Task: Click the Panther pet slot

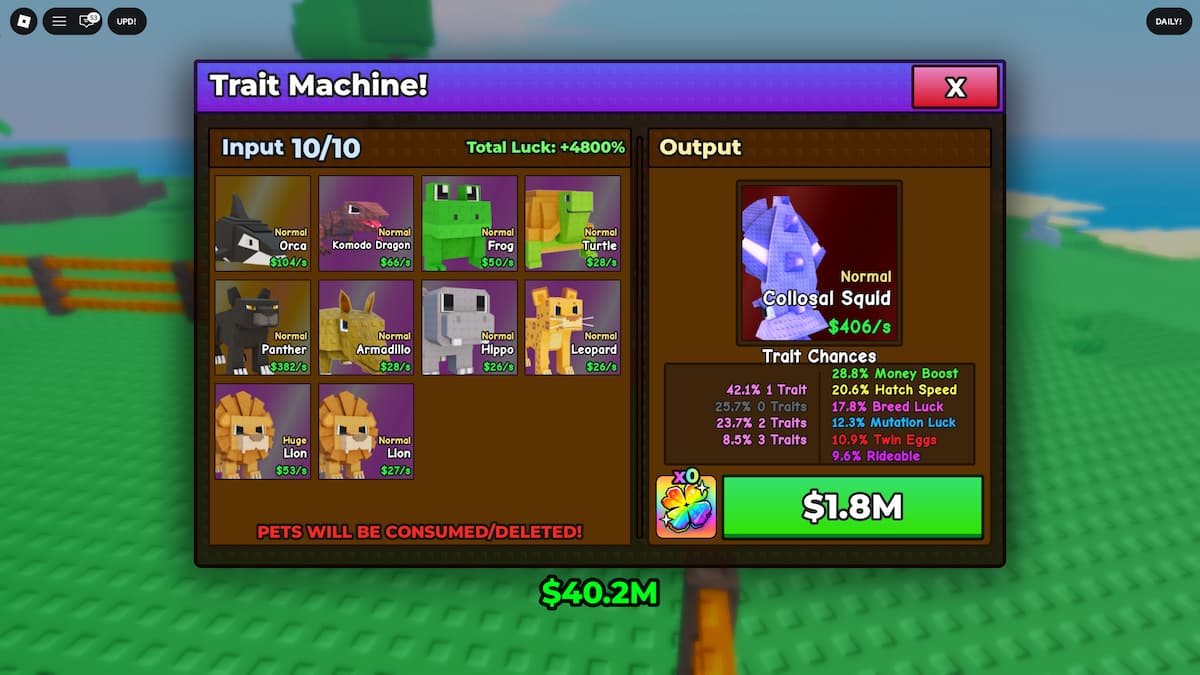Action: click(262, 327)
